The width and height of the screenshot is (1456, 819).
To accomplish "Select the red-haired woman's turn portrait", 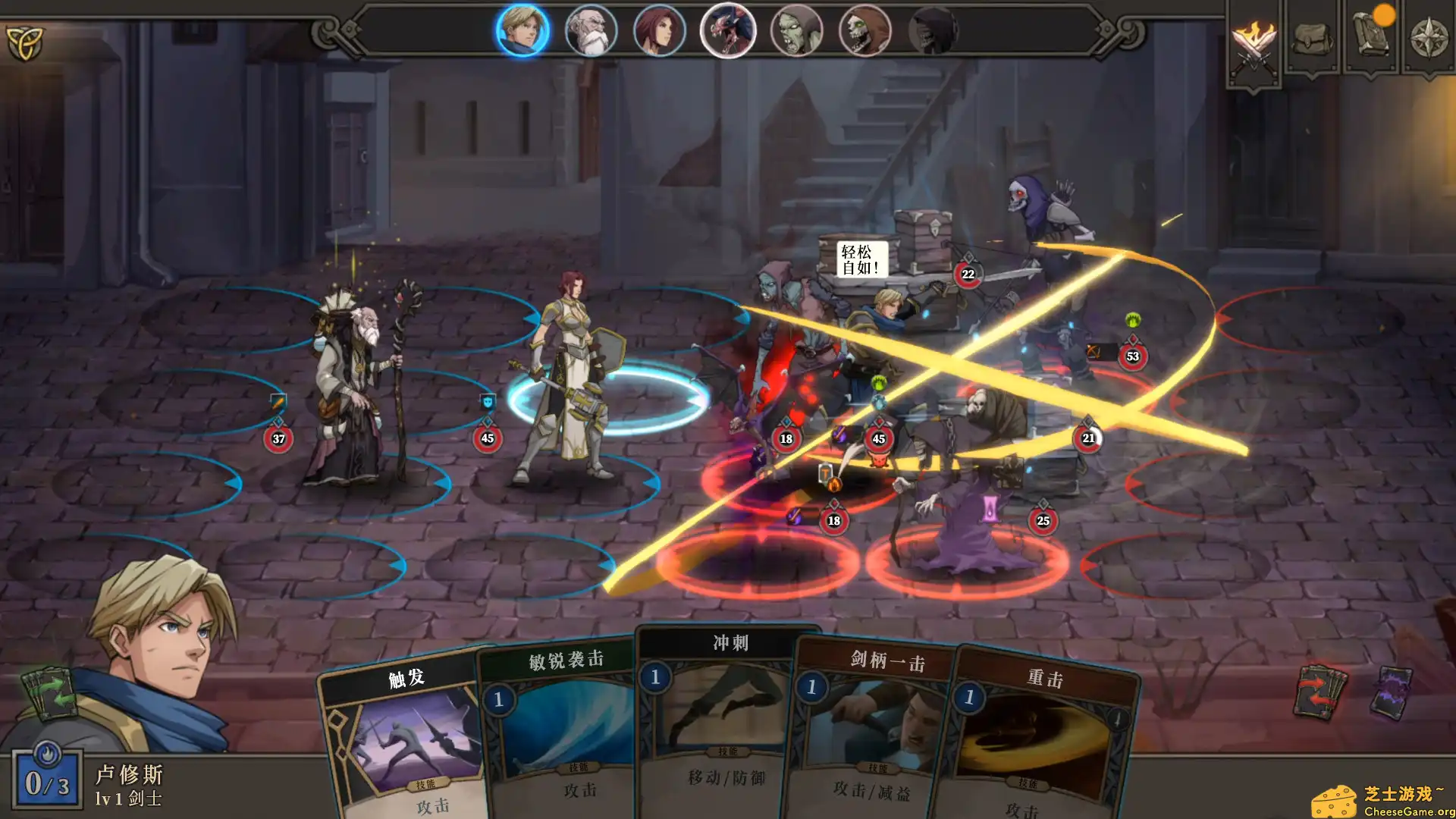I will point(660,30).
